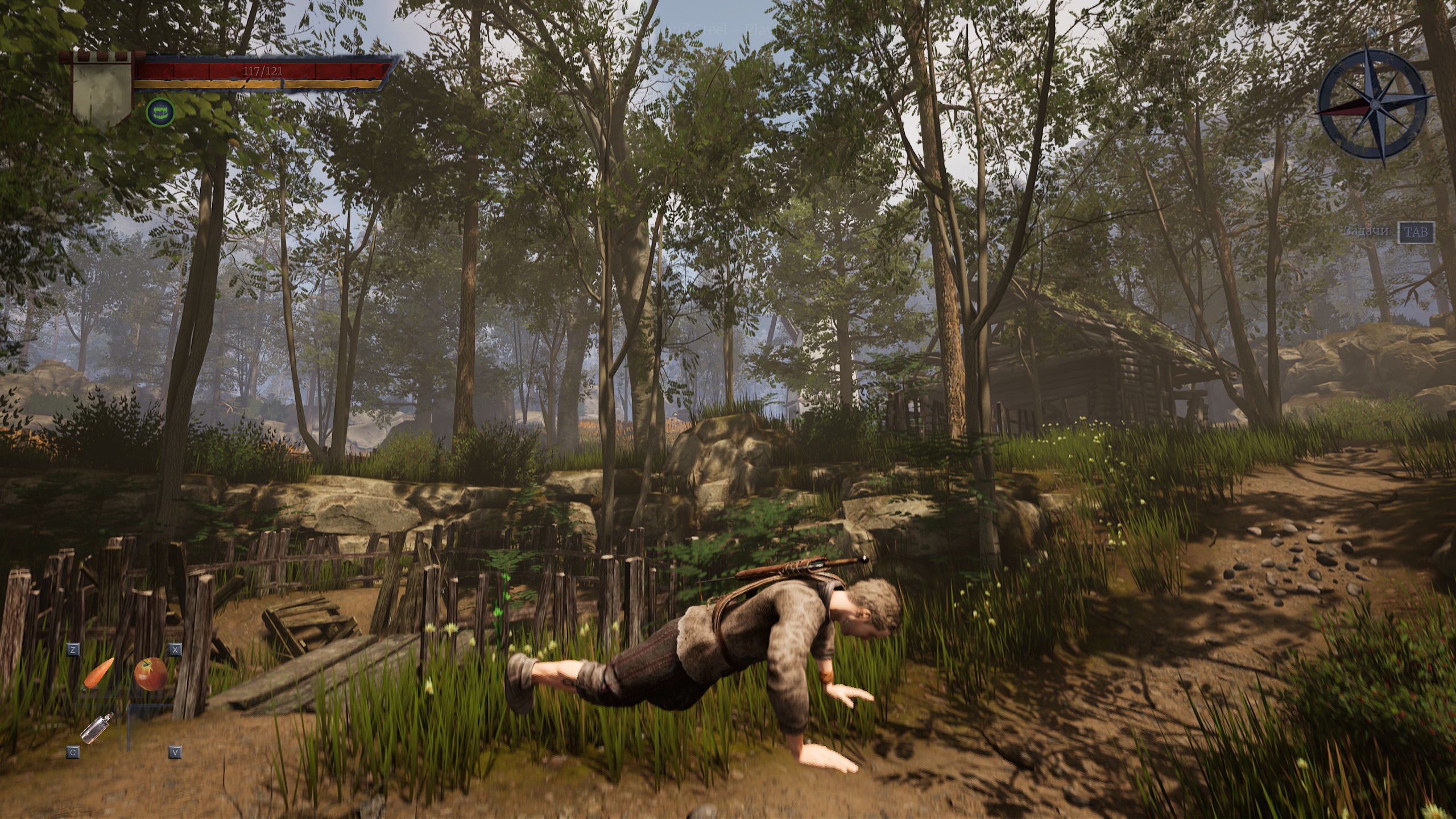The image size is (1456, 819).
Task: Click the green jaws status effect icon
Action: point(160,111)
